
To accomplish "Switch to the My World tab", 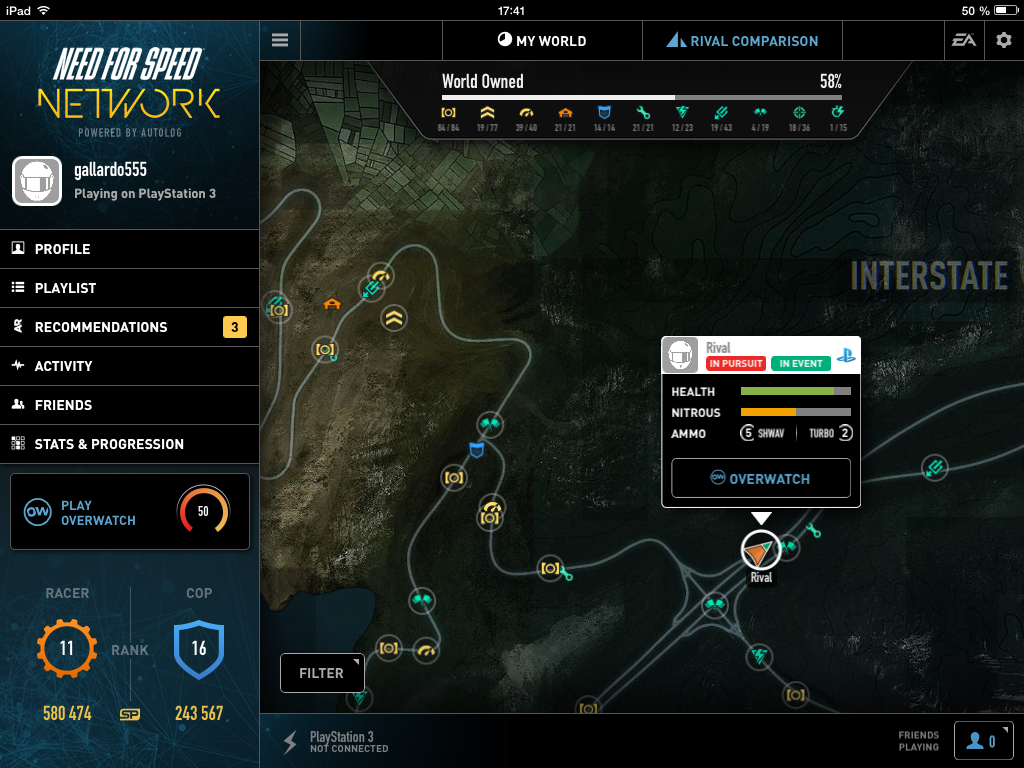I will (542, 41).
